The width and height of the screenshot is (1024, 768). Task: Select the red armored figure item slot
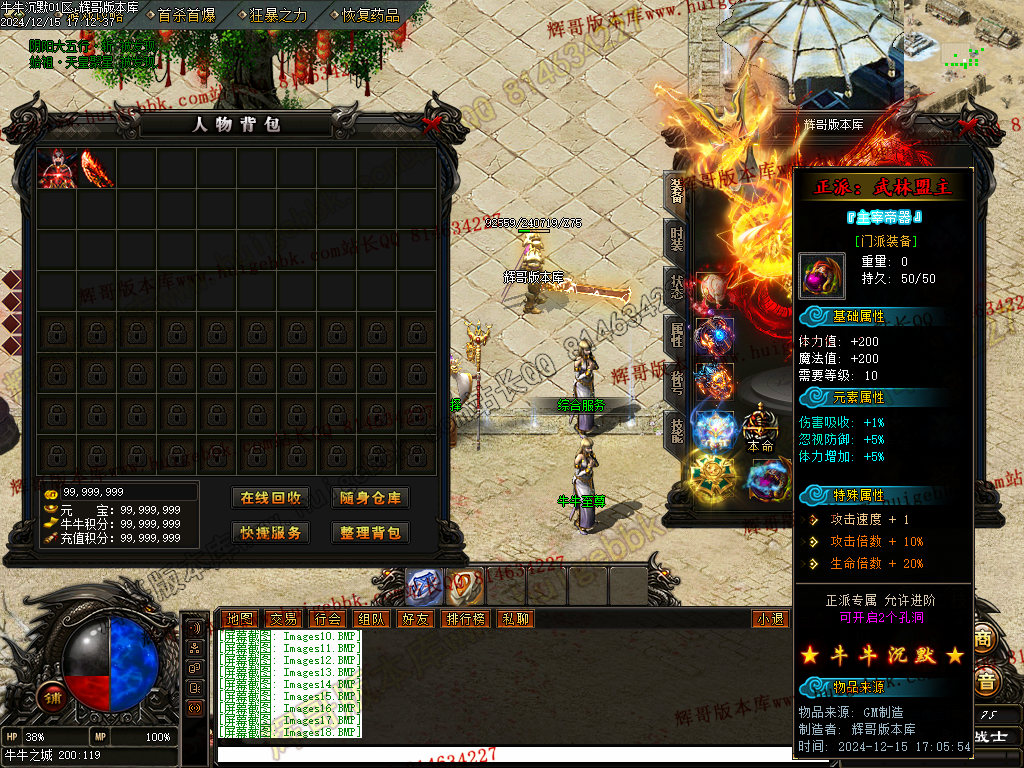56,168
